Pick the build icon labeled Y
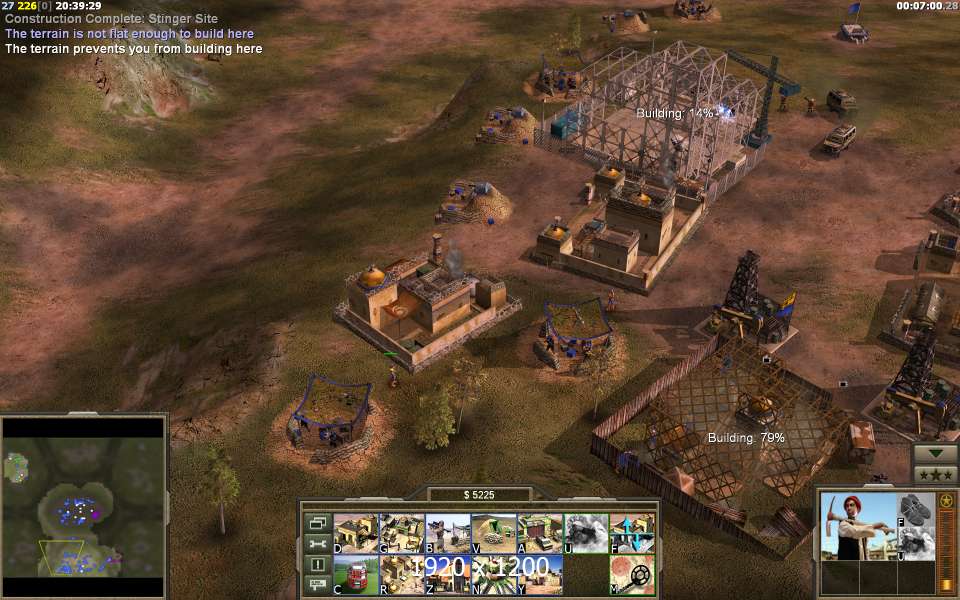The width and height of the screenshot is (960, 600). [x=539, y=575]
